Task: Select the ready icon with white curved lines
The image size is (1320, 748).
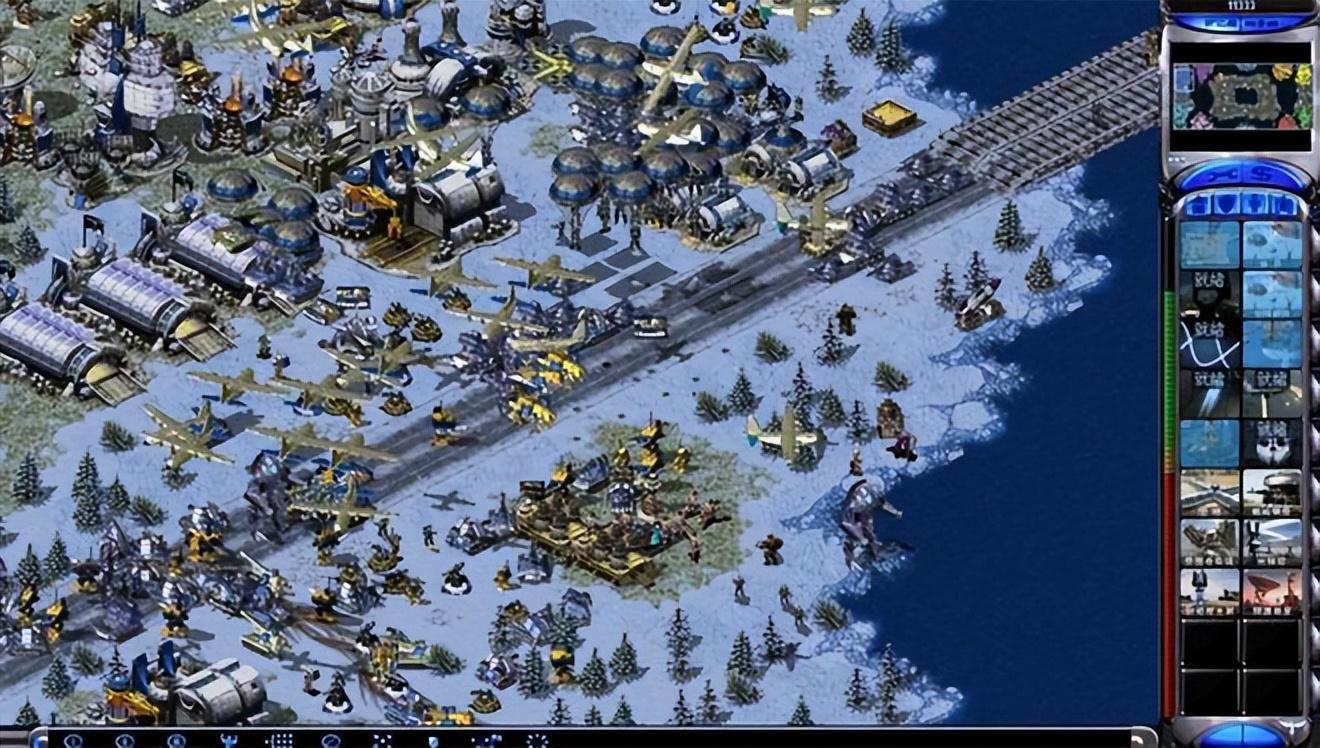Action: [1210, 344]
